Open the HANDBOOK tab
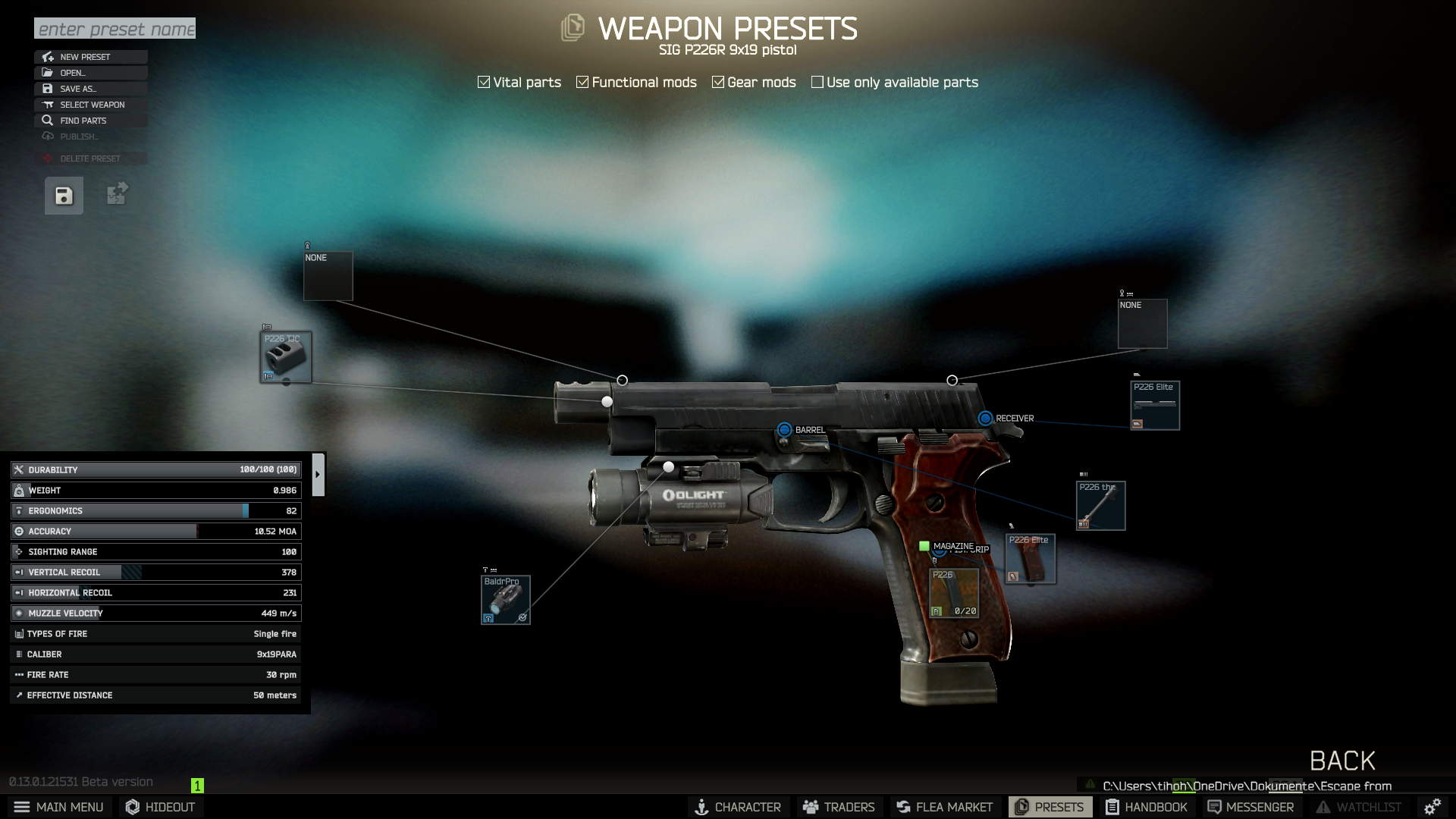The image size is (1456, 819). 1147,807
